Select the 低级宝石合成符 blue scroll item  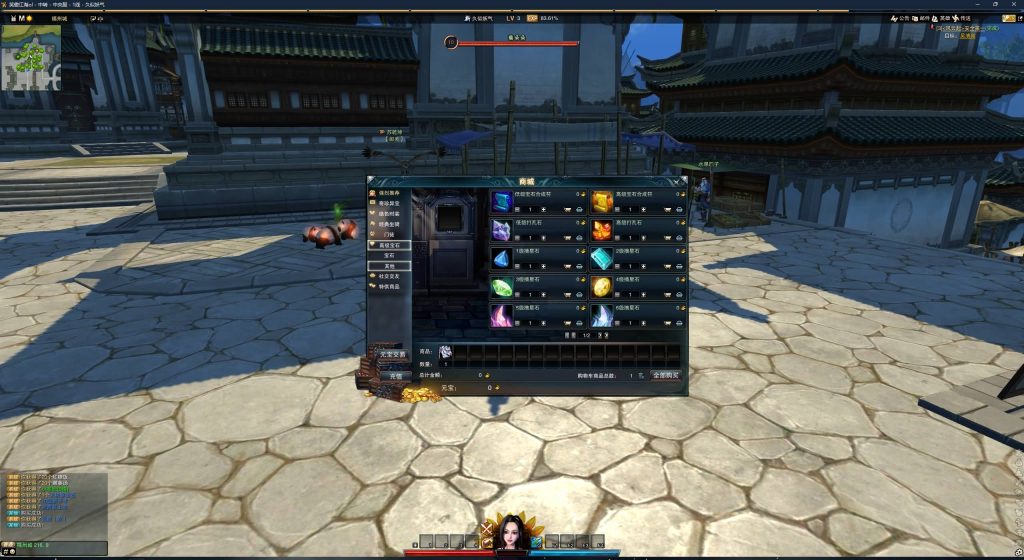pyautogui.click(x=501, y=201)
